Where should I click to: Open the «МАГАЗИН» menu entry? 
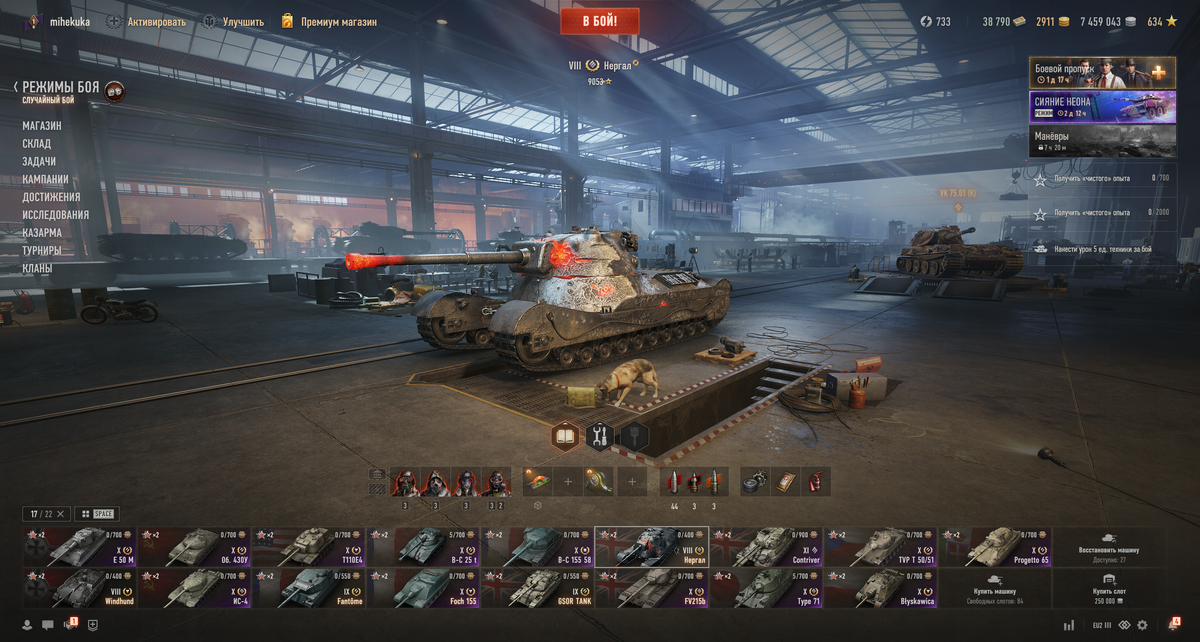pos(42,126)
